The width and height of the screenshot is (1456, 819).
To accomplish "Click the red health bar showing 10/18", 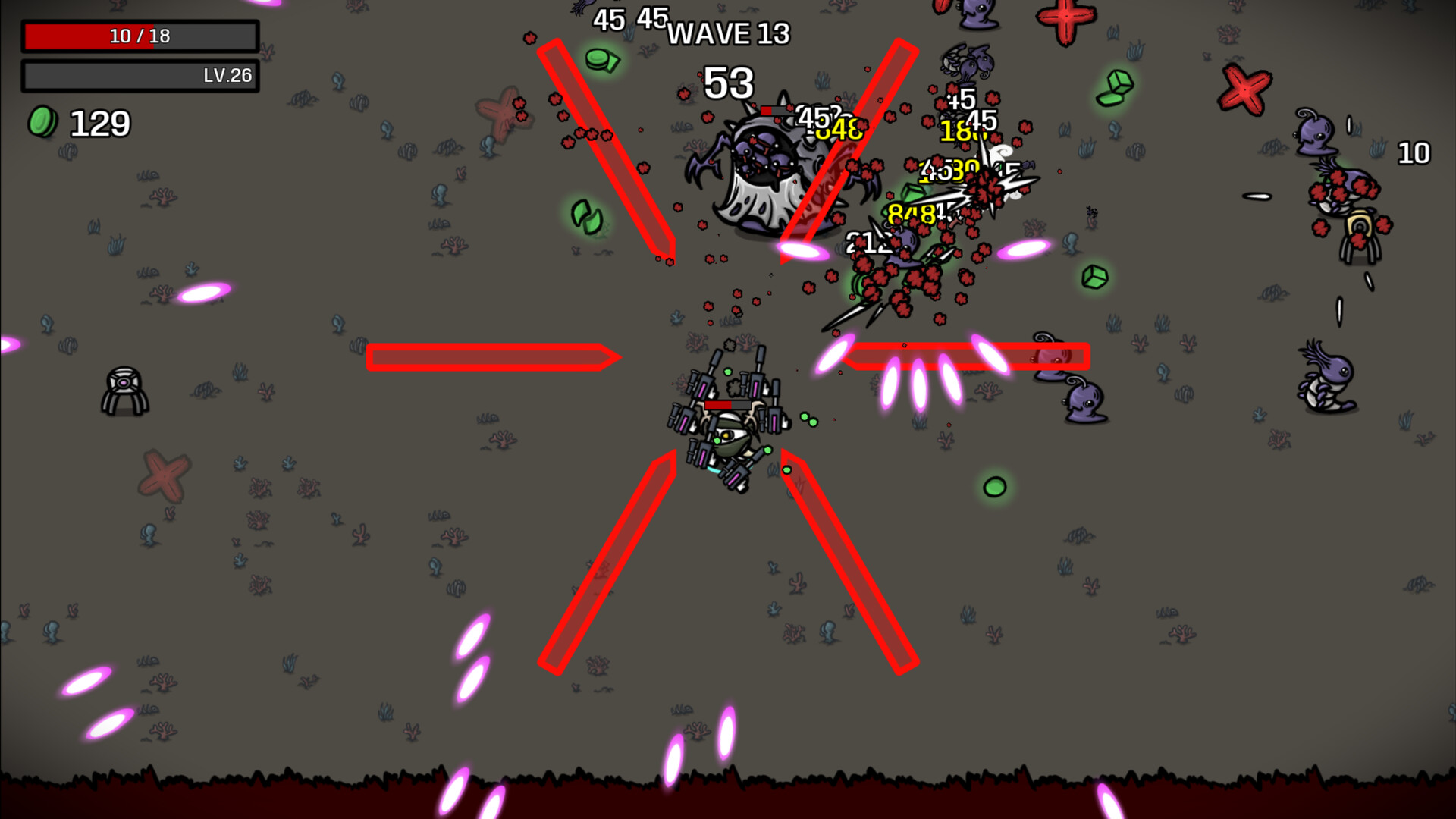I will [x=140, y=35].
